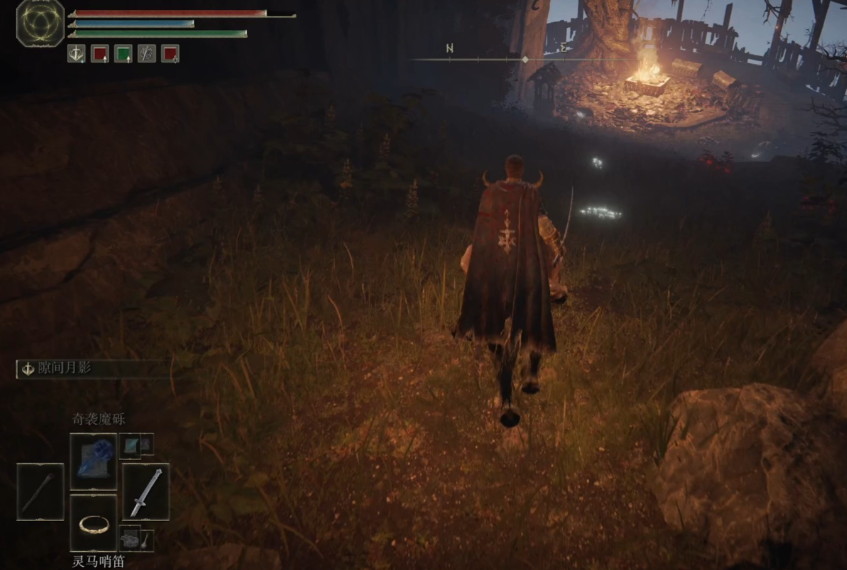
Task: Click the golden rune emblem
Action: pos(40,24)
